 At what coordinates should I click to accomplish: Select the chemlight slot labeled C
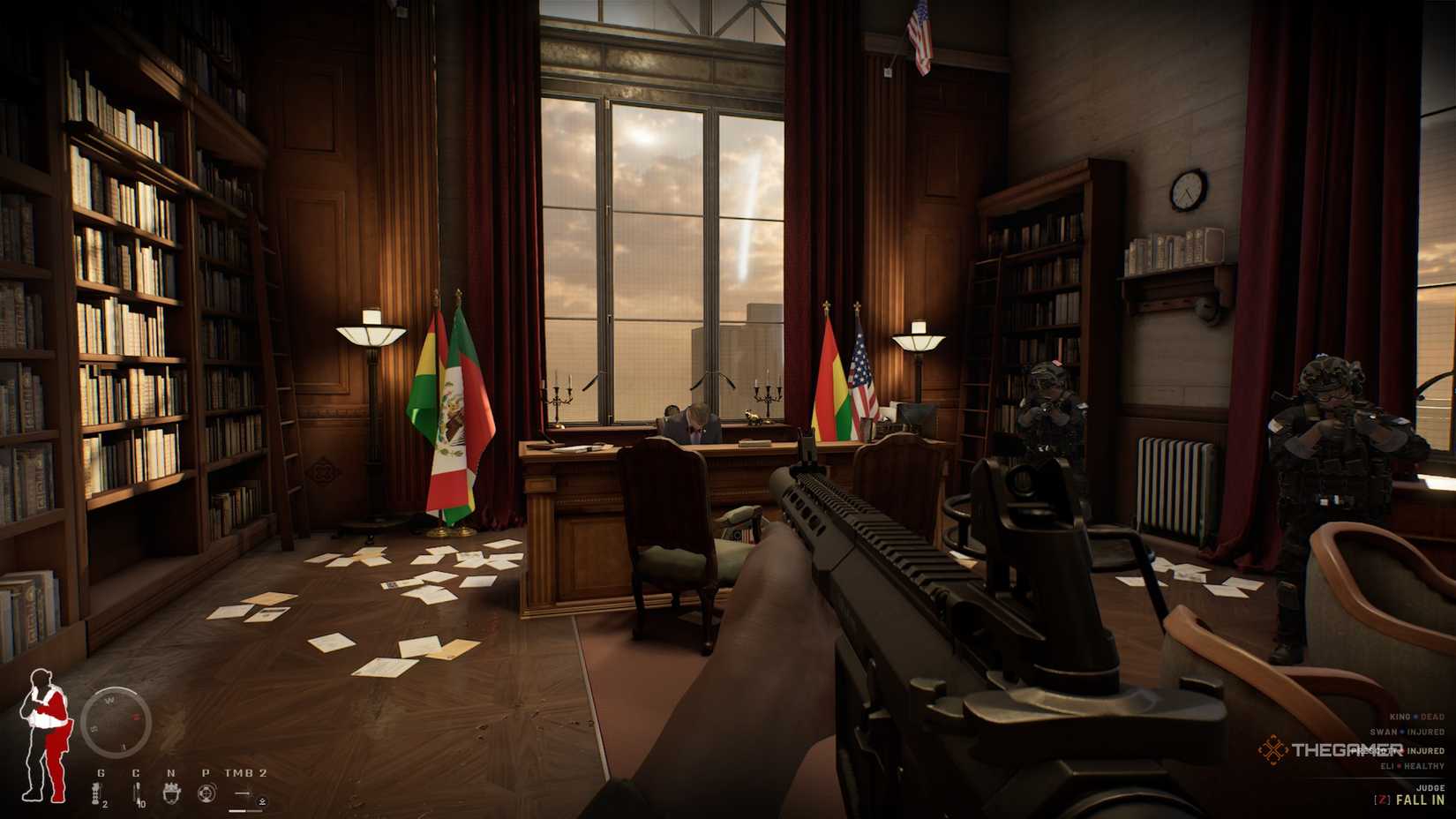click(136, 792)
